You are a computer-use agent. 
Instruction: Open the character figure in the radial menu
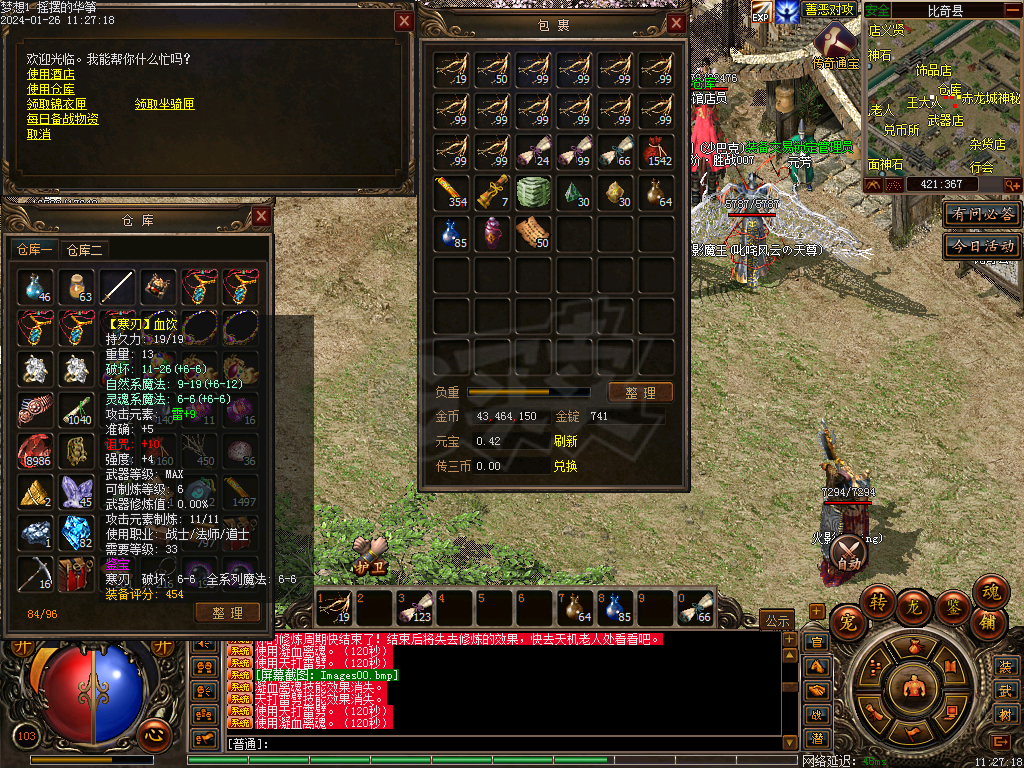coord(911,687)
